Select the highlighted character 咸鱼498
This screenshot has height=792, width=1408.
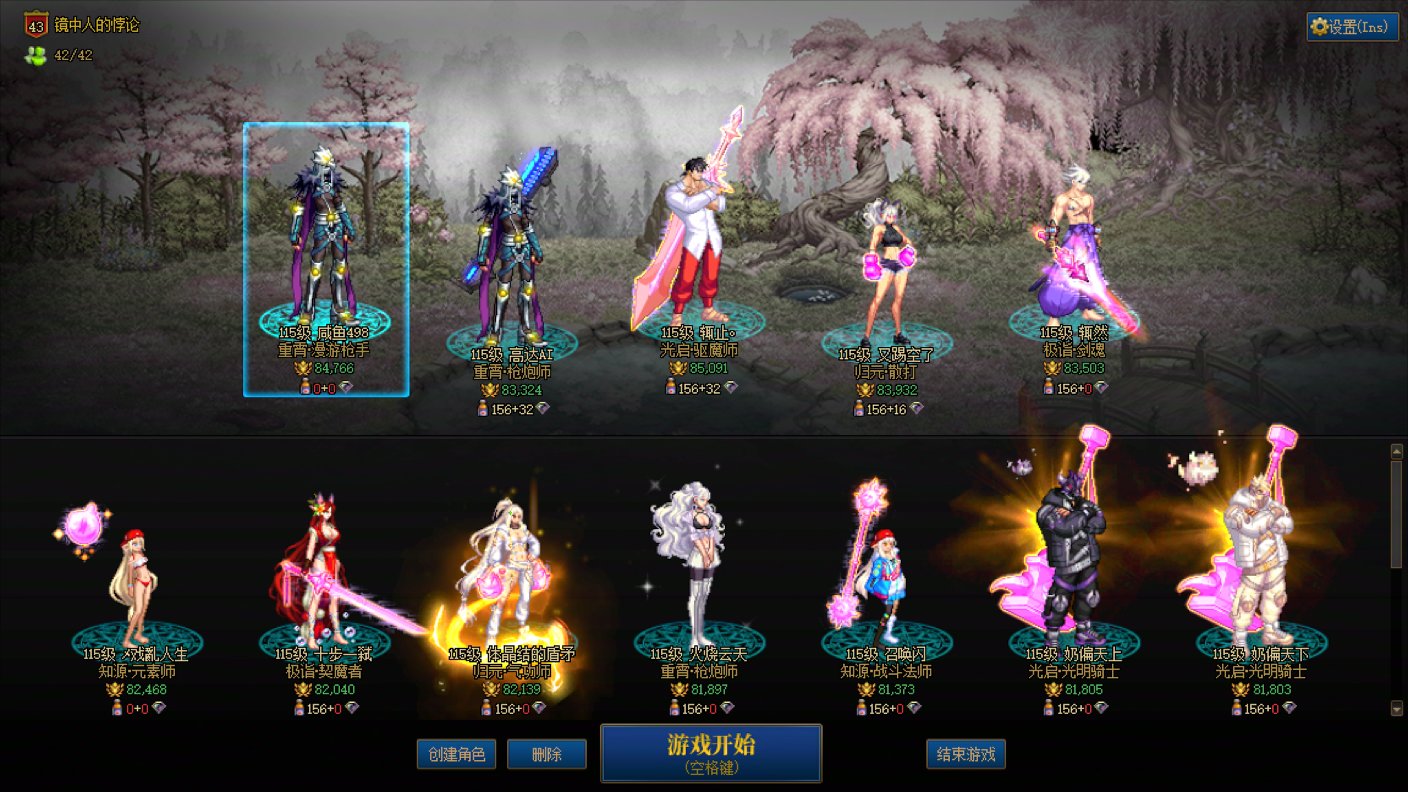click(x=325, y=240)
